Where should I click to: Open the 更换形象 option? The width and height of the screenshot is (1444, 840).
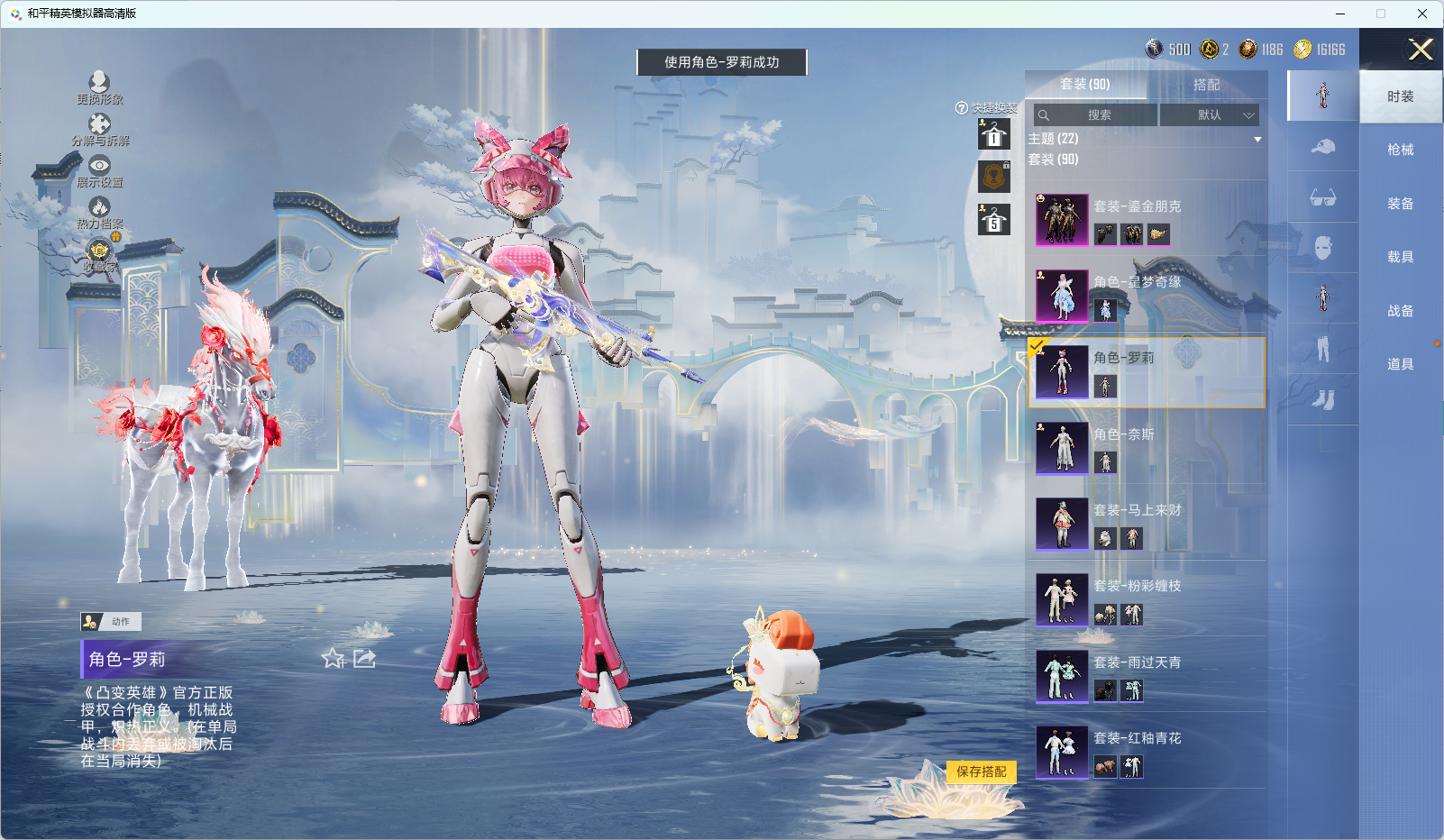tap(99, 87)
